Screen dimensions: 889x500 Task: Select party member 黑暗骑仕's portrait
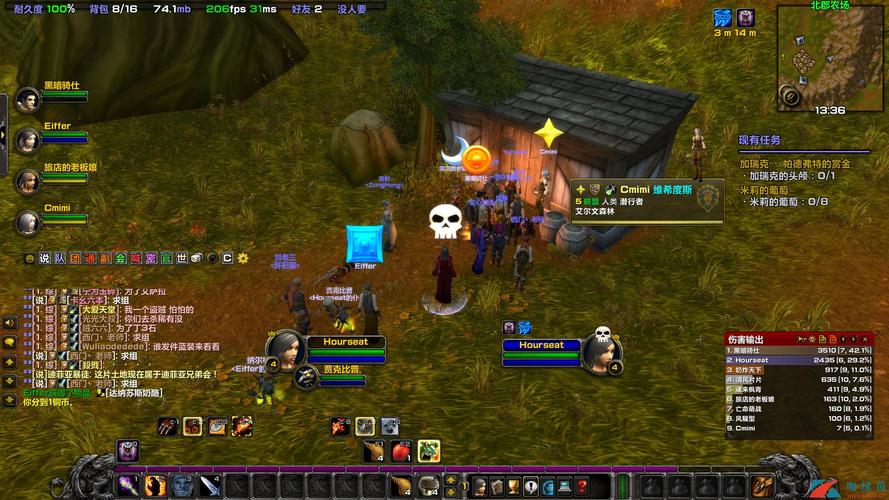(27, 100)
